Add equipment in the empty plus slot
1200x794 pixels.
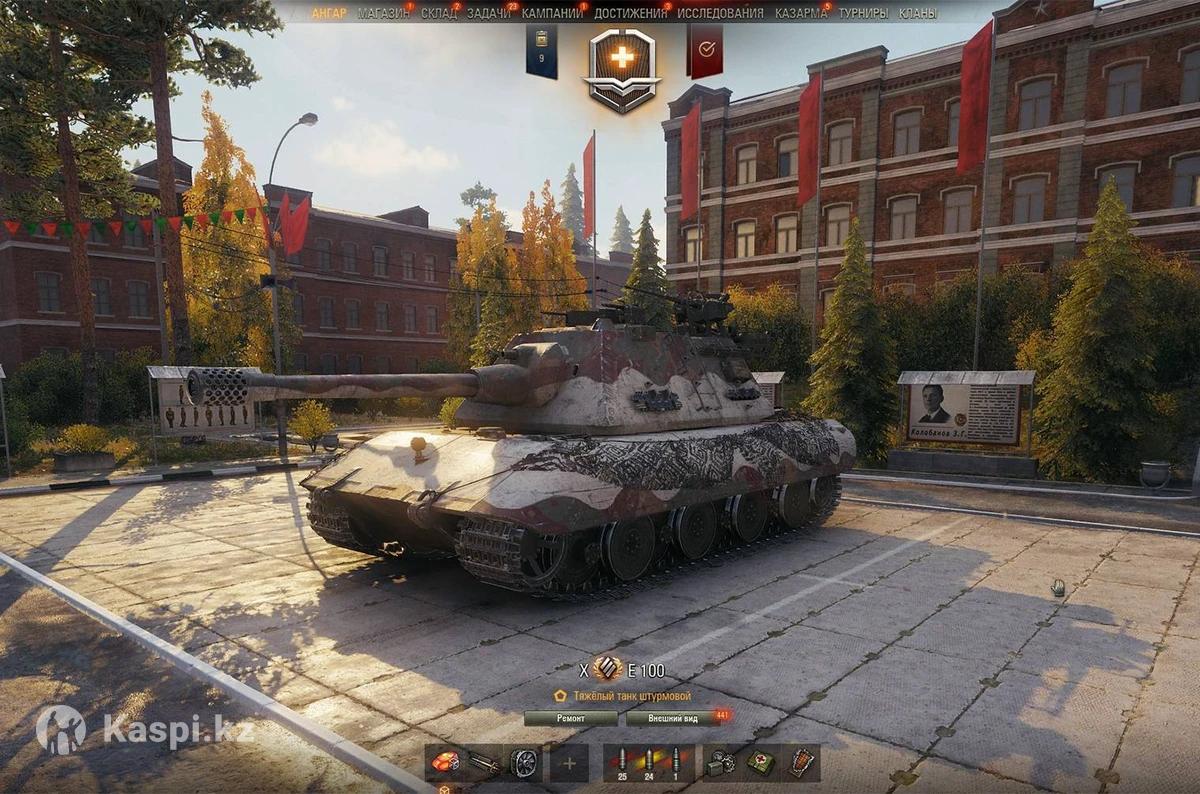coord(569,763)
